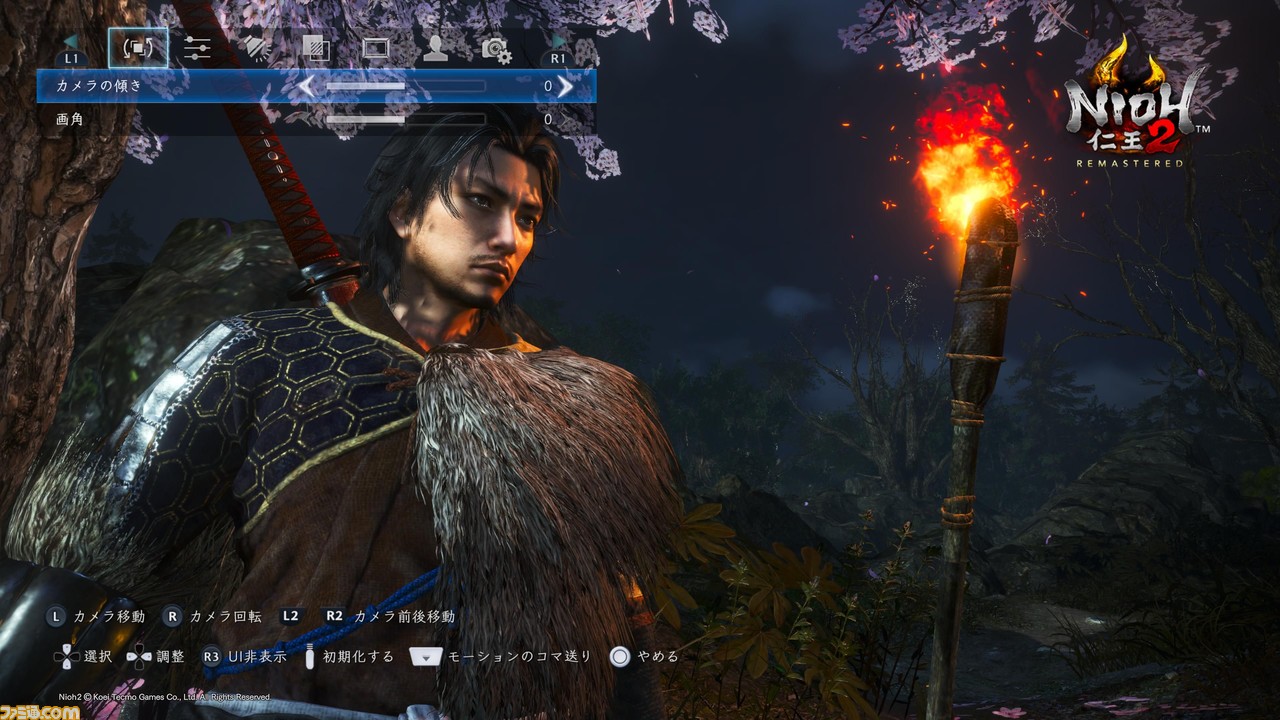Switch to the adjustment sliders tab

tap(197, 48)
